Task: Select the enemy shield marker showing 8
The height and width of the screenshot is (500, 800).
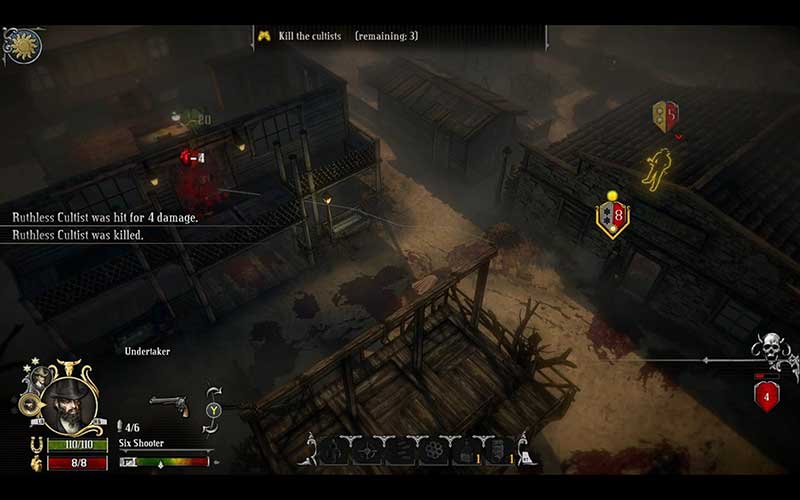Action: pos(612,216)
